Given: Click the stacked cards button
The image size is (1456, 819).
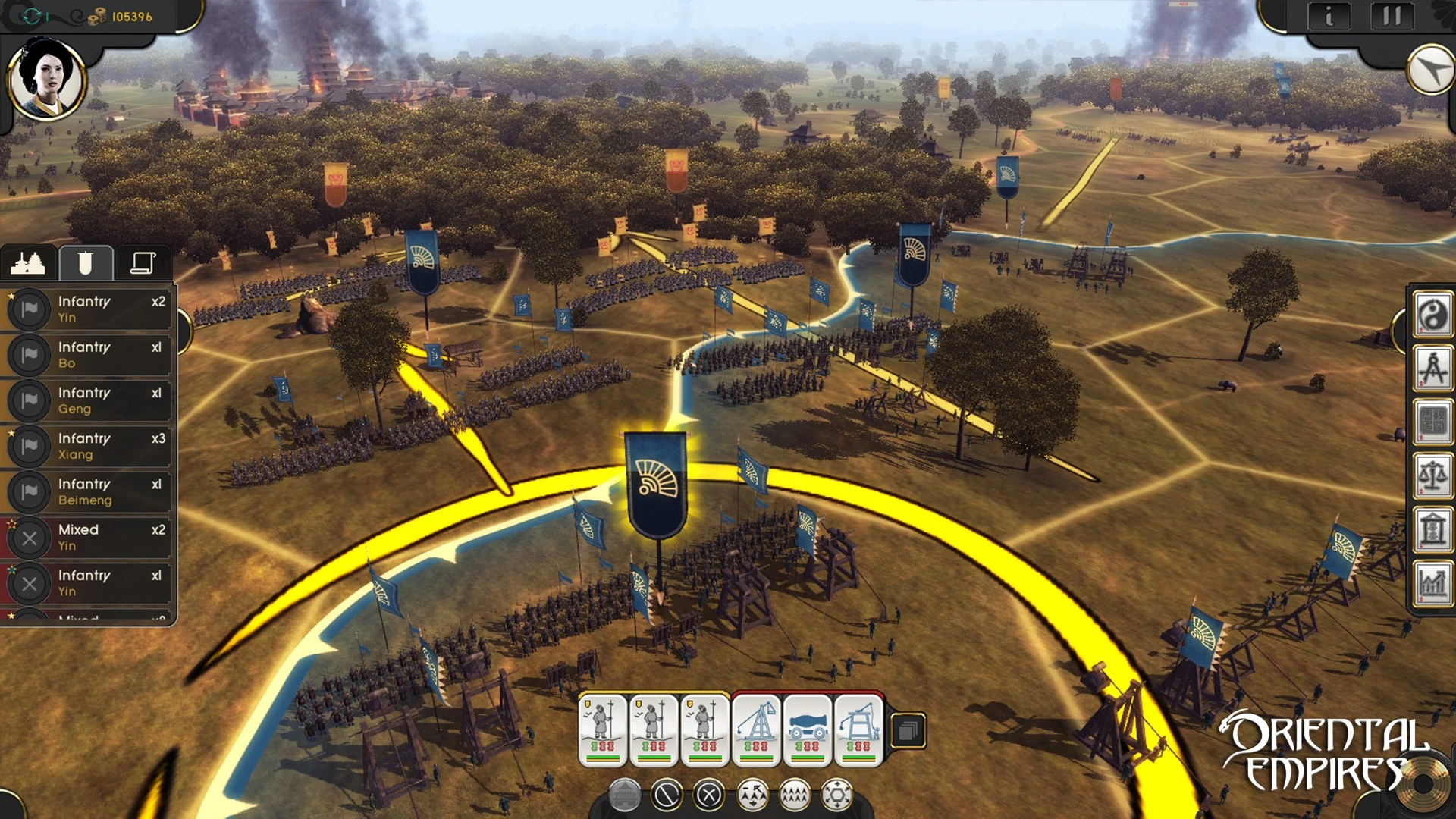Looking at the screenshot, I should (908, 731).
